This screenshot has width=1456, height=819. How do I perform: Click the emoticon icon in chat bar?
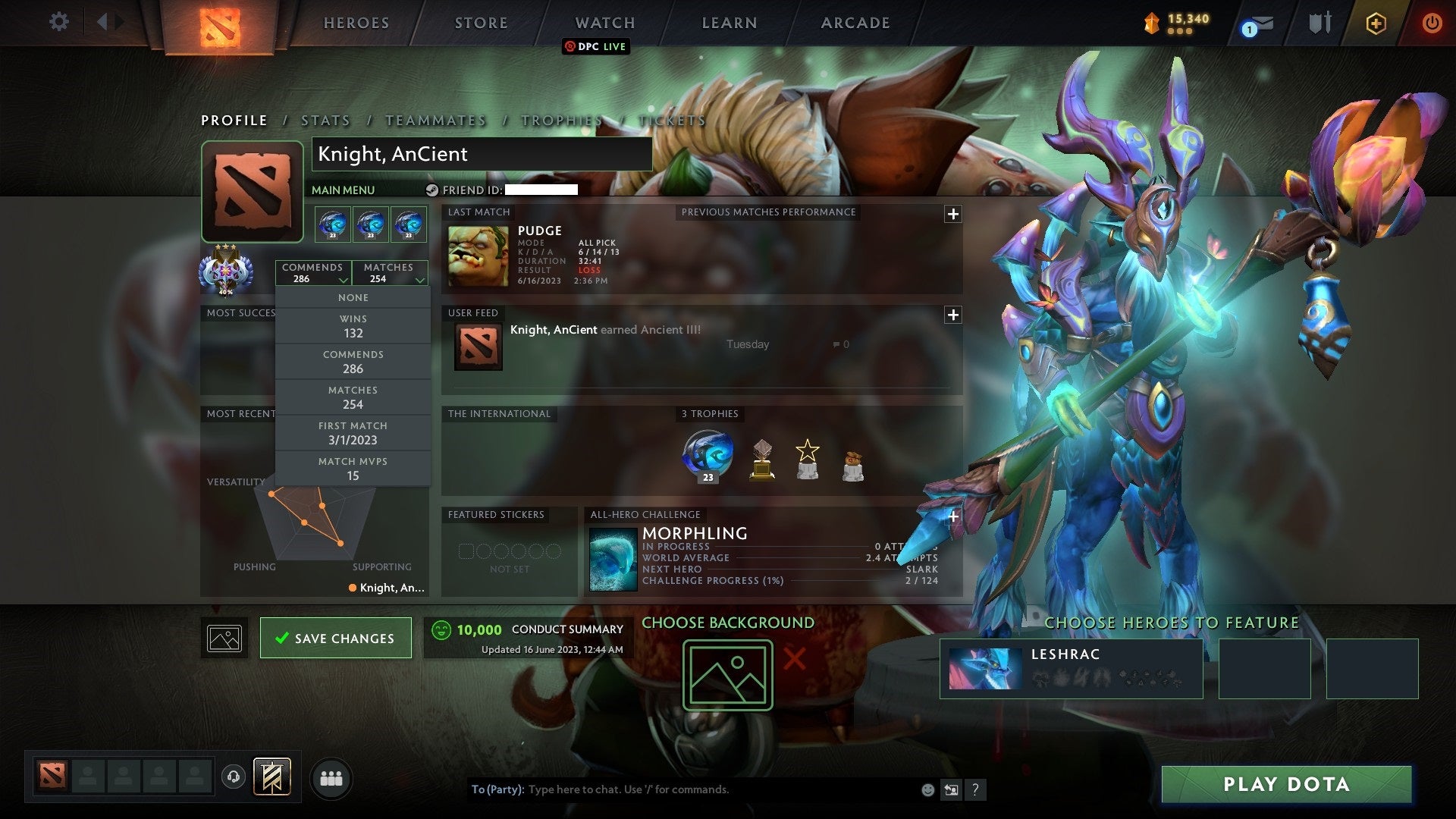pos(927,789)
